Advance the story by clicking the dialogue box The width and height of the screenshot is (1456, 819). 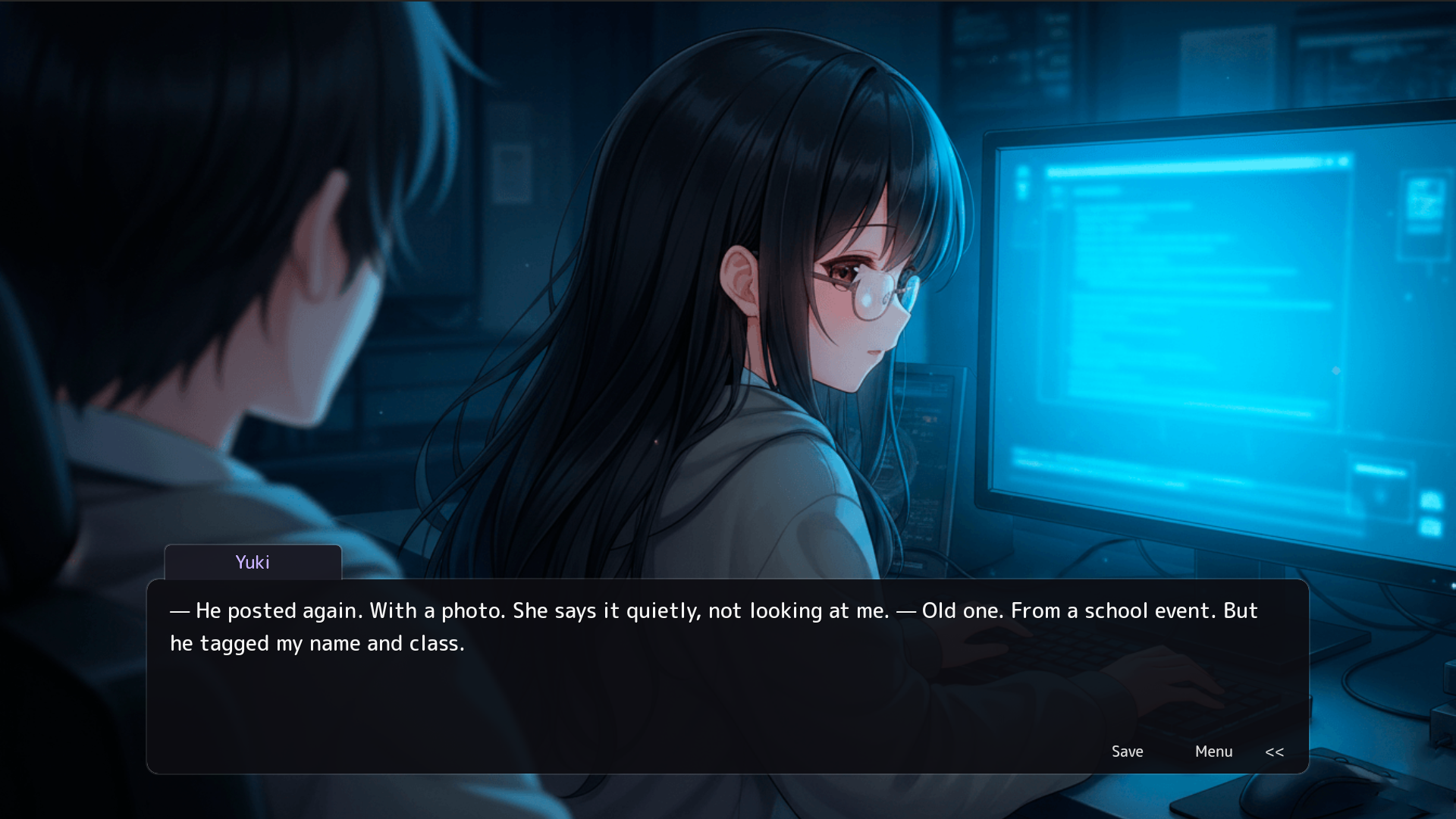pos(682,682)
